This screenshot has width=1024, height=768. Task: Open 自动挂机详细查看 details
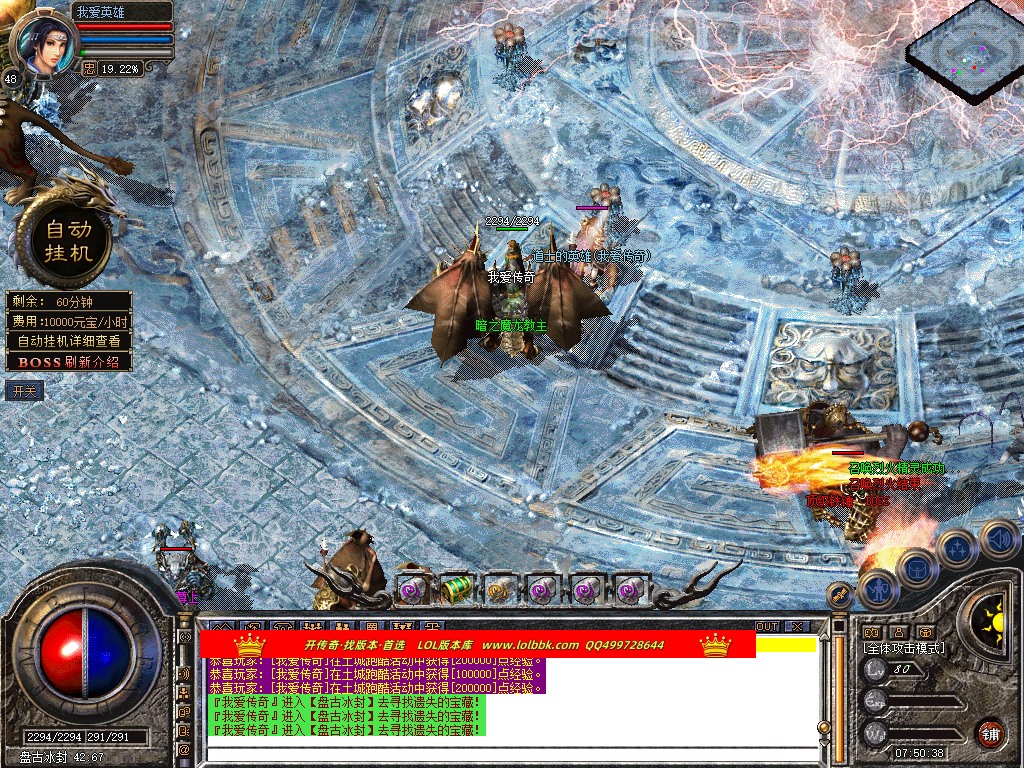(x=68, y=341)
